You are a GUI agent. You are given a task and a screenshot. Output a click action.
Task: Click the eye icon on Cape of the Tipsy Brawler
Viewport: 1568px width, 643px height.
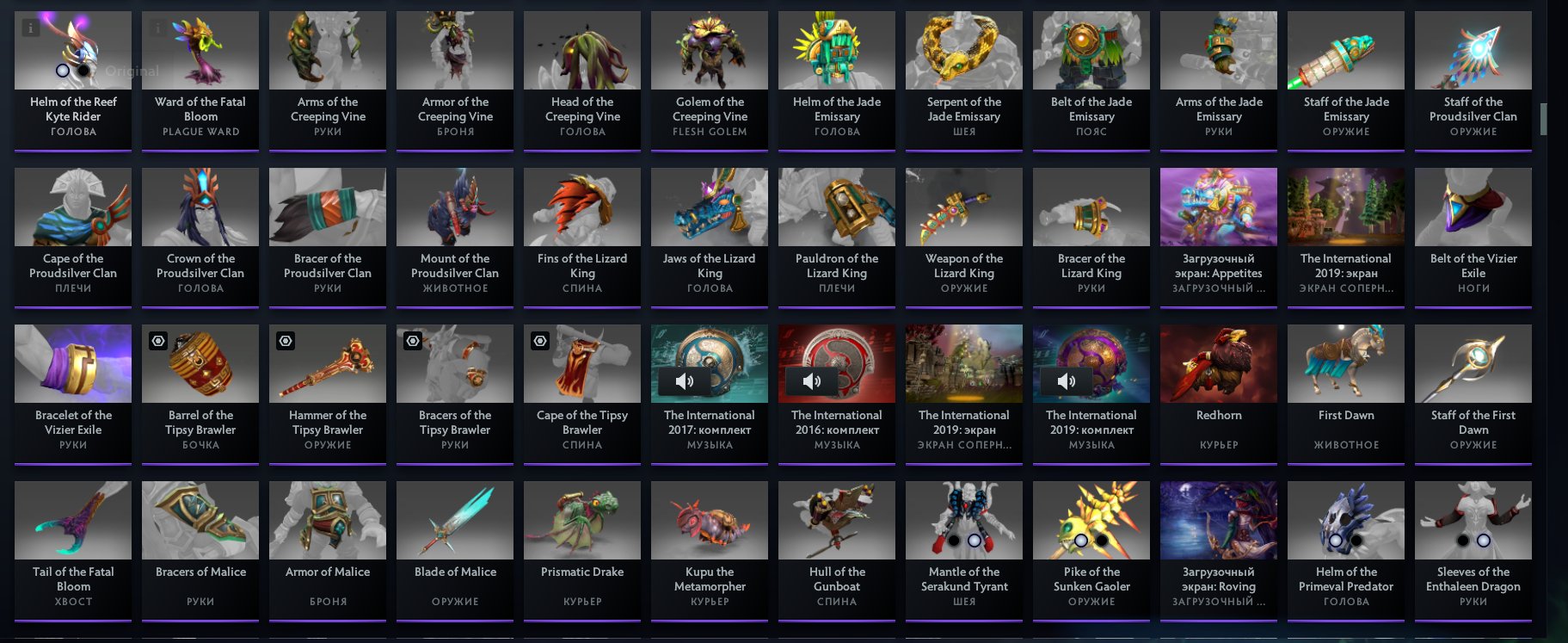click(x=539, y=340)
